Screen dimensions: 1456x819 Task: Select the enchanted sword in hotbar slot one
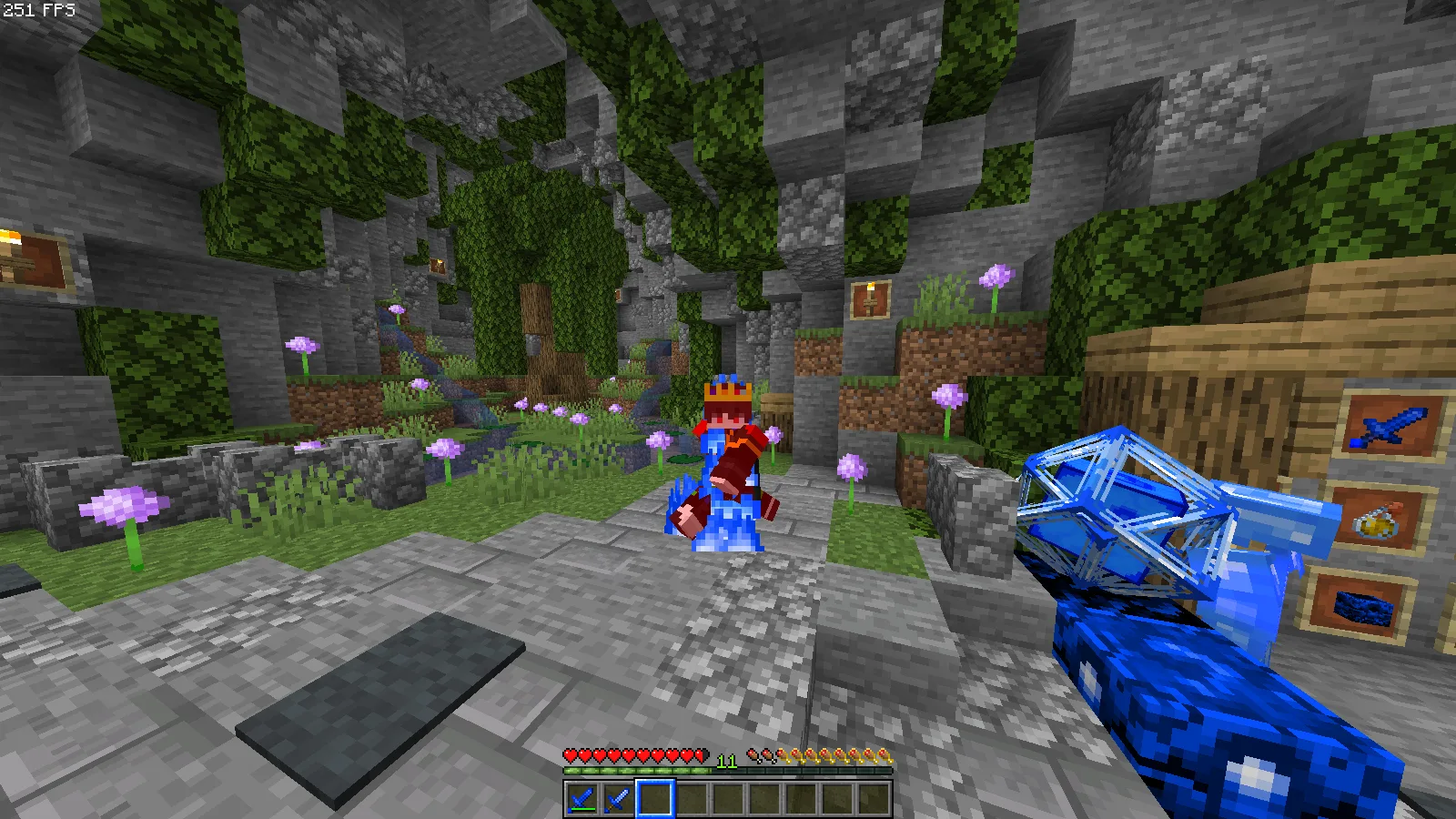click(x=582, y=798)
